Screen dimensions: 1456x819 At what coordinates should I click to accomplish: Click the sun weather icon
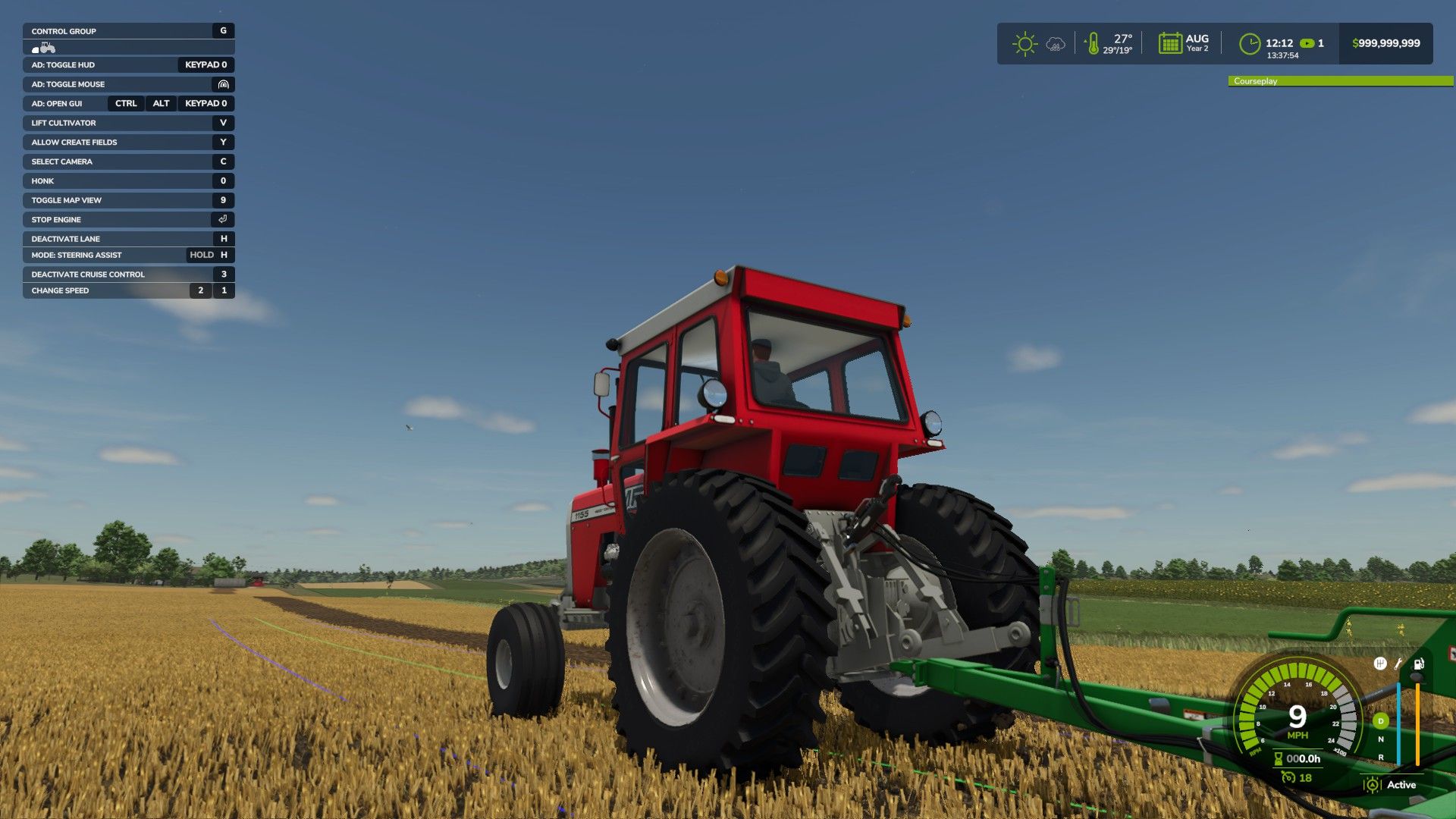point(1025,43)
